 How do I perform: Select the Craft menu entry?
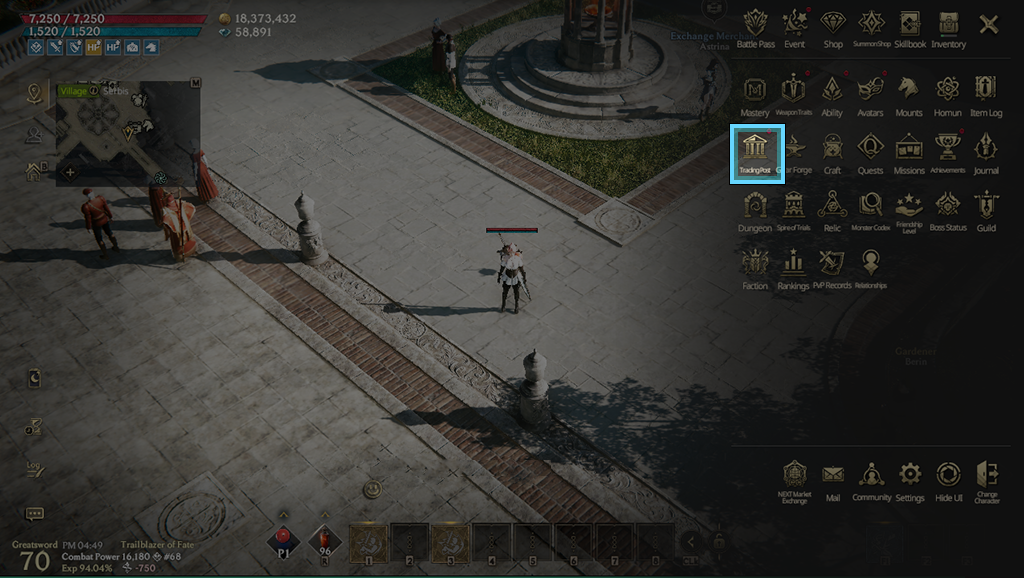(832, 151)
